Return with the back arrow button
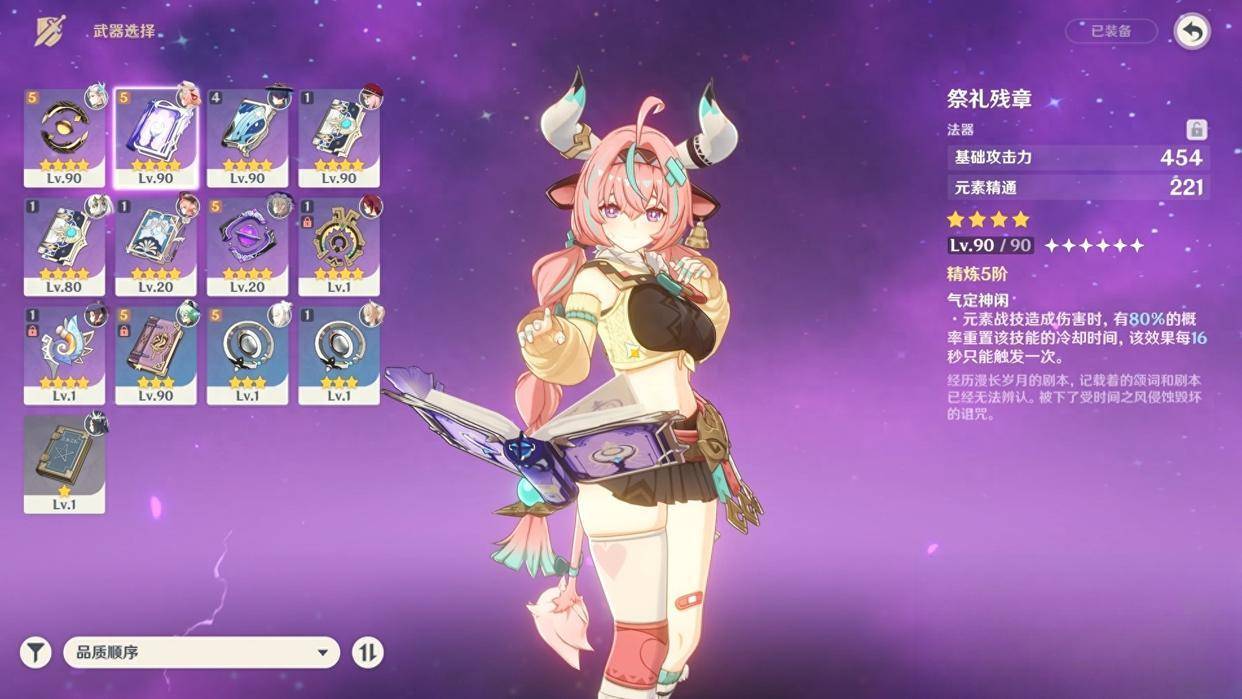 1191,31
